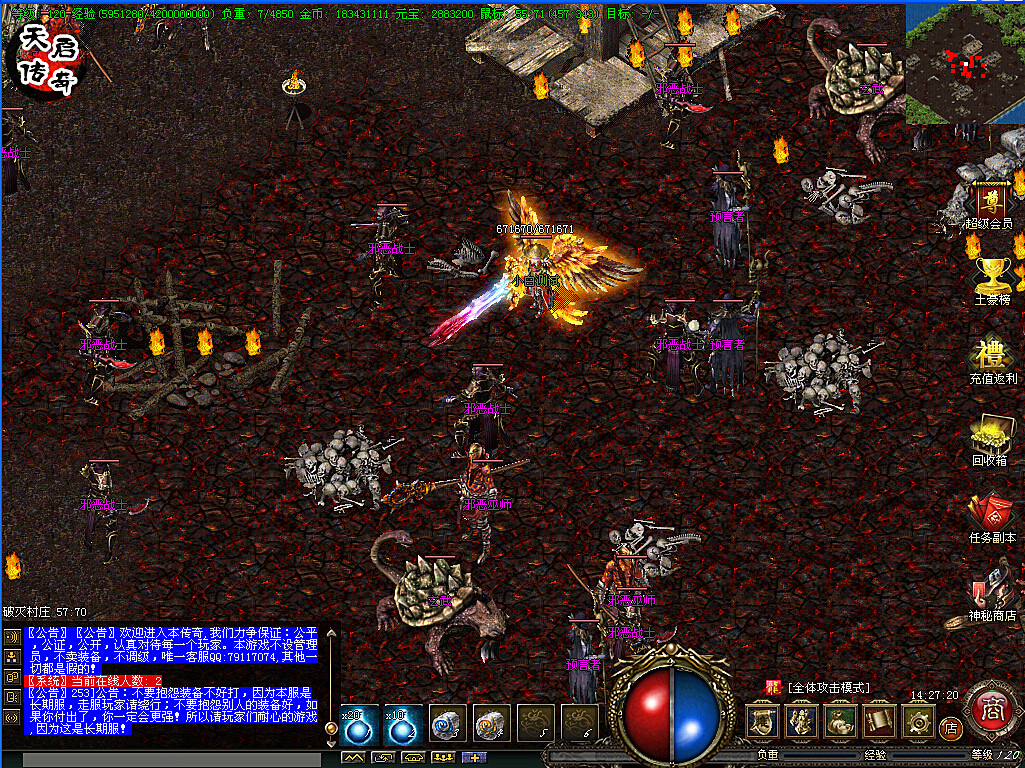Select the scroll item in hotbar slot 3
The width and height of the screenshot is (1025, 768).
click(447, 723)
